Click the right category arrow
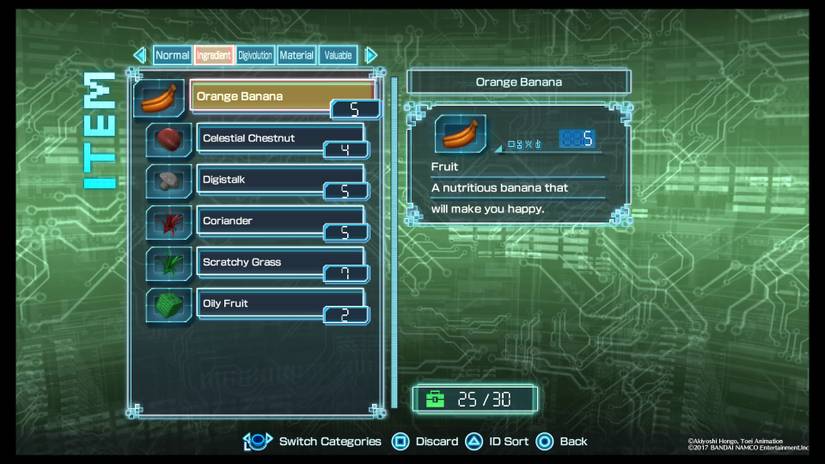The width and height of the screenshot is (825, 464). pos(371,55)
